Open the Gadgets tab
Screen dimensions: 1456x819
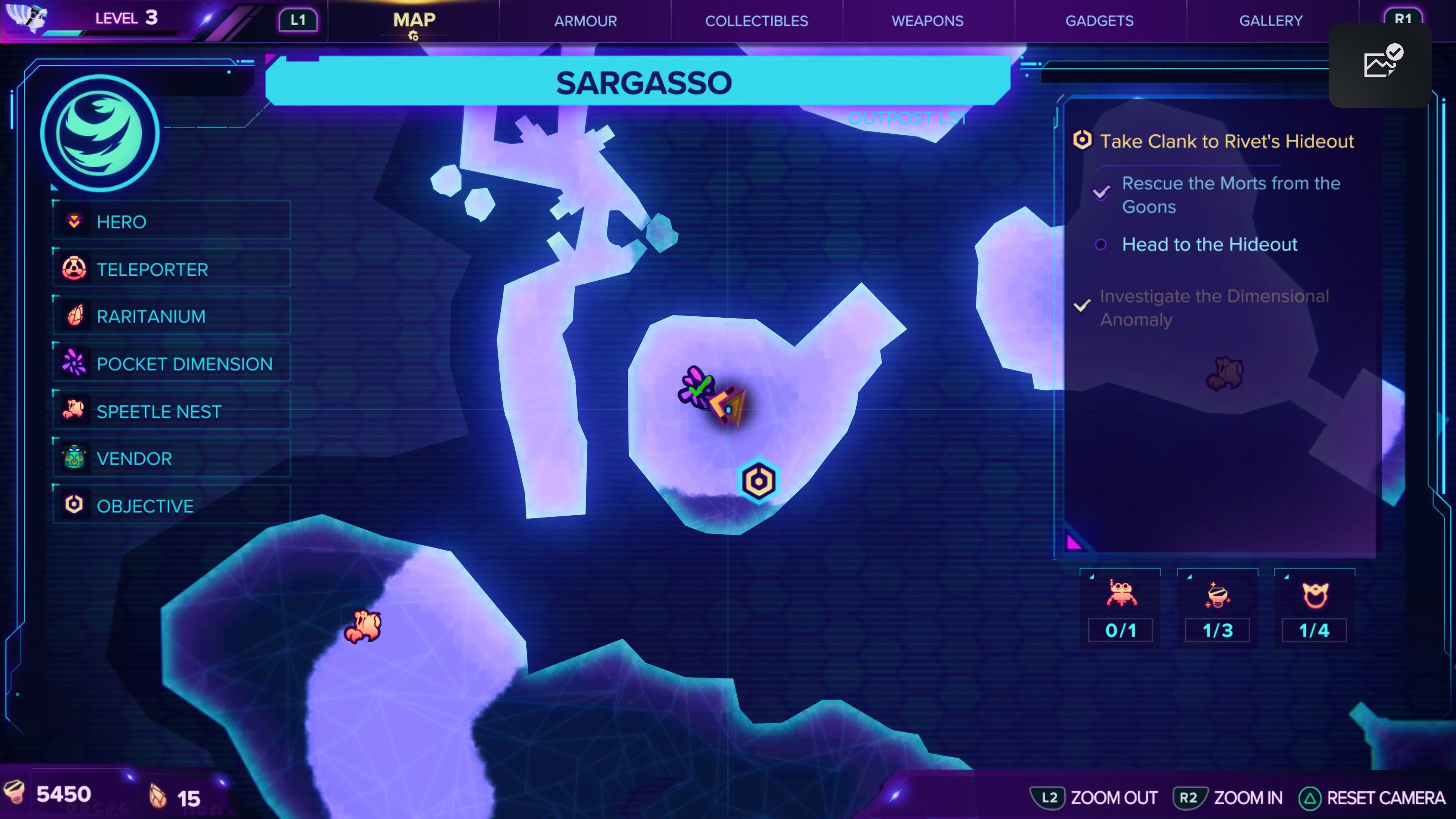point(1099,21)
